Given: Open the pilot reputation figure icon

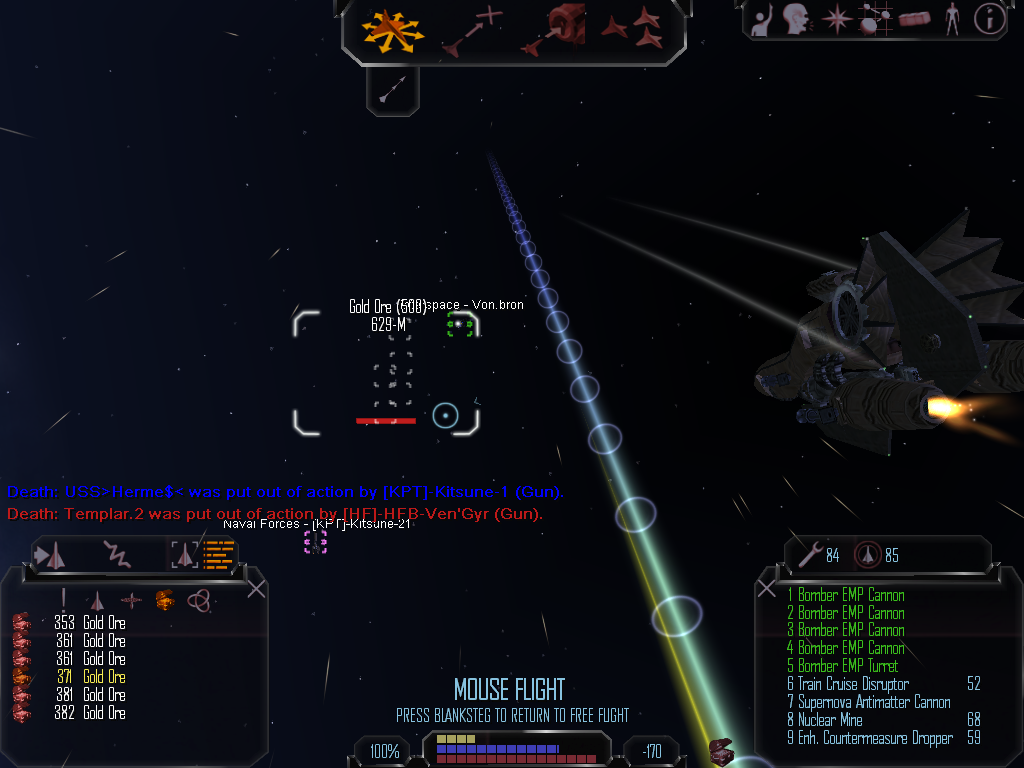Looking at the screenshot, I should pos(951,19).
